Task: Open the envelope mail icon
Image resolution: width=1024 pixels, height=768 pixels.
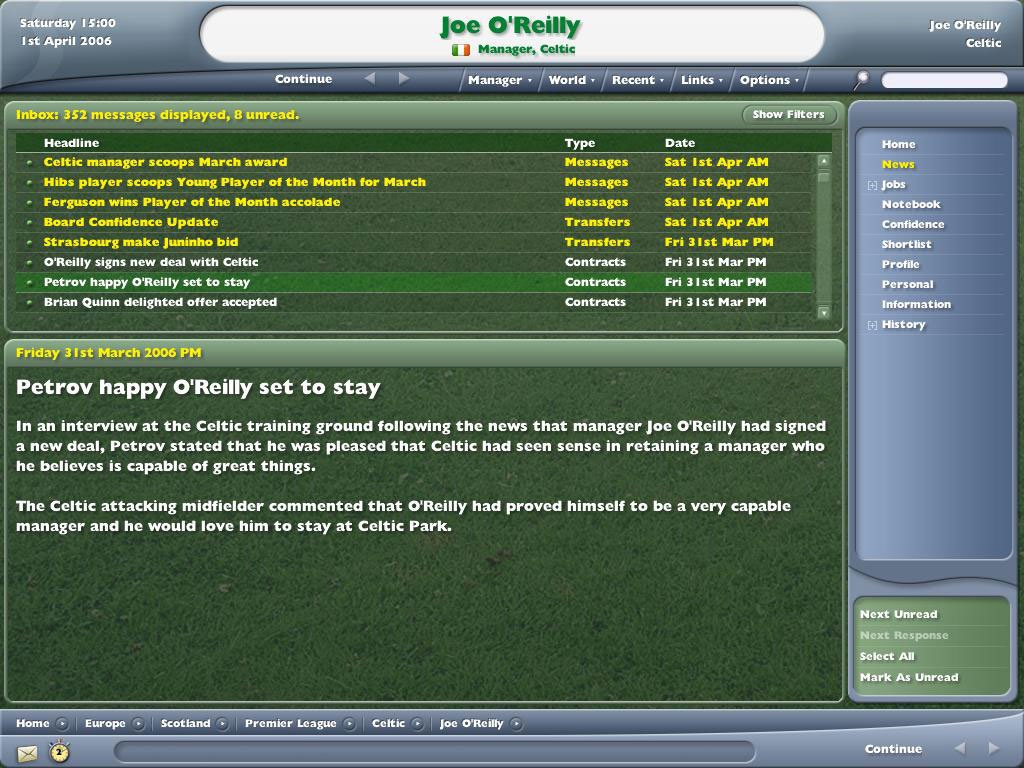Action: (27, 752)
